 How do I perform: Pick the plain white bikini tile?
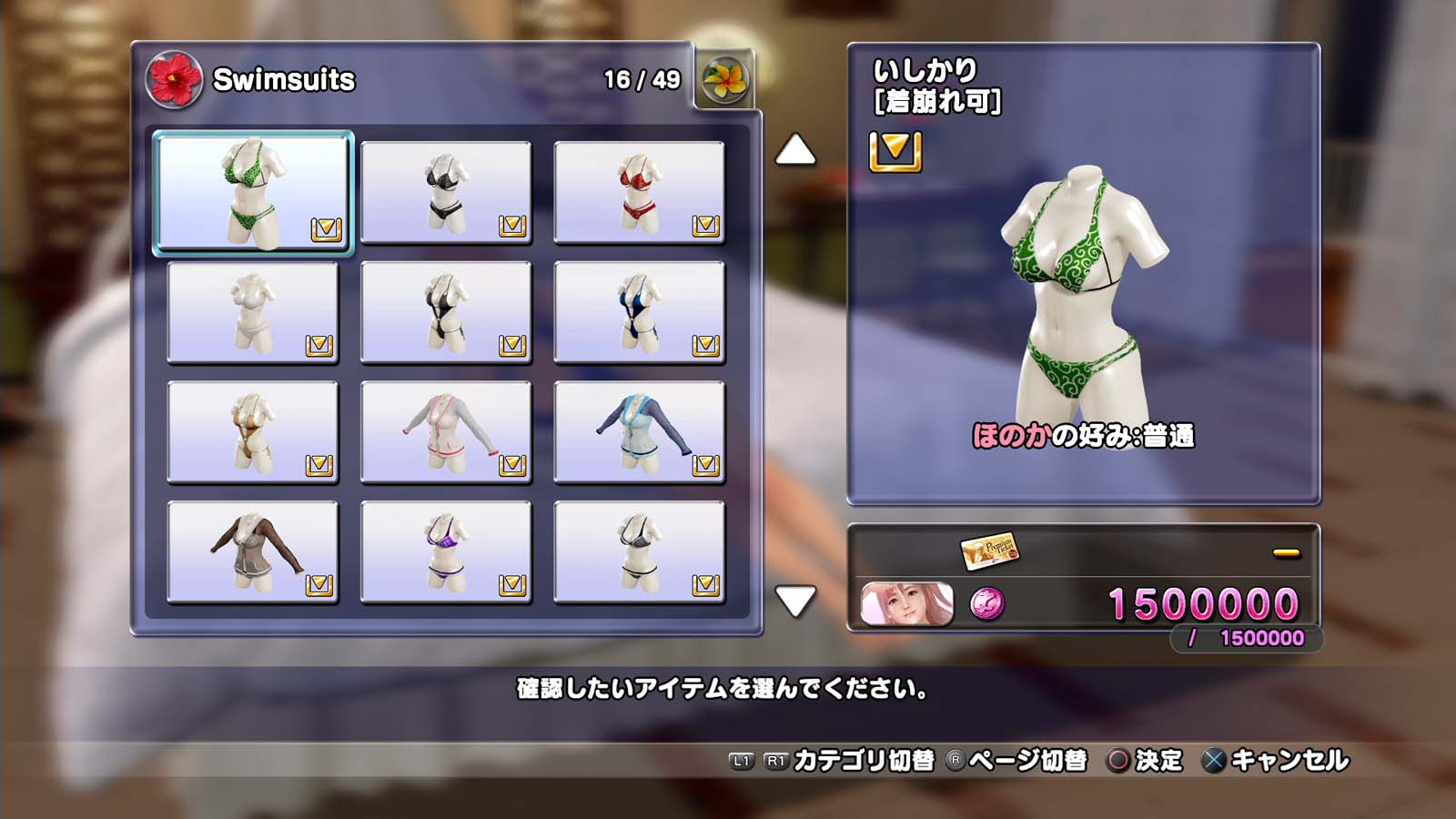253,313
